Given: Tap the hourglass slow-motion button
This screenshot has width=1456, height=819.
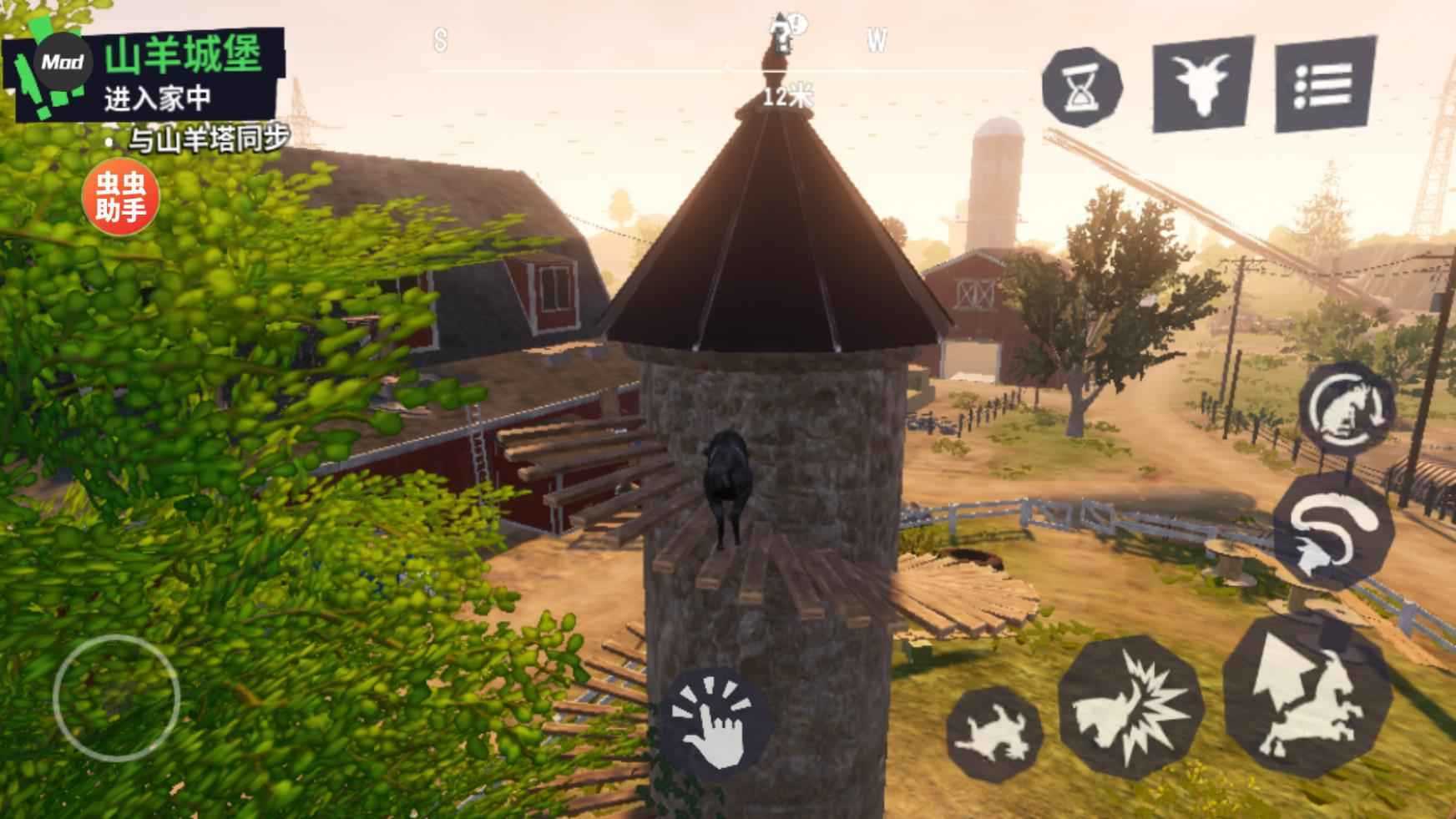Looking at the screenshot, I should (x=1082, y=87).
